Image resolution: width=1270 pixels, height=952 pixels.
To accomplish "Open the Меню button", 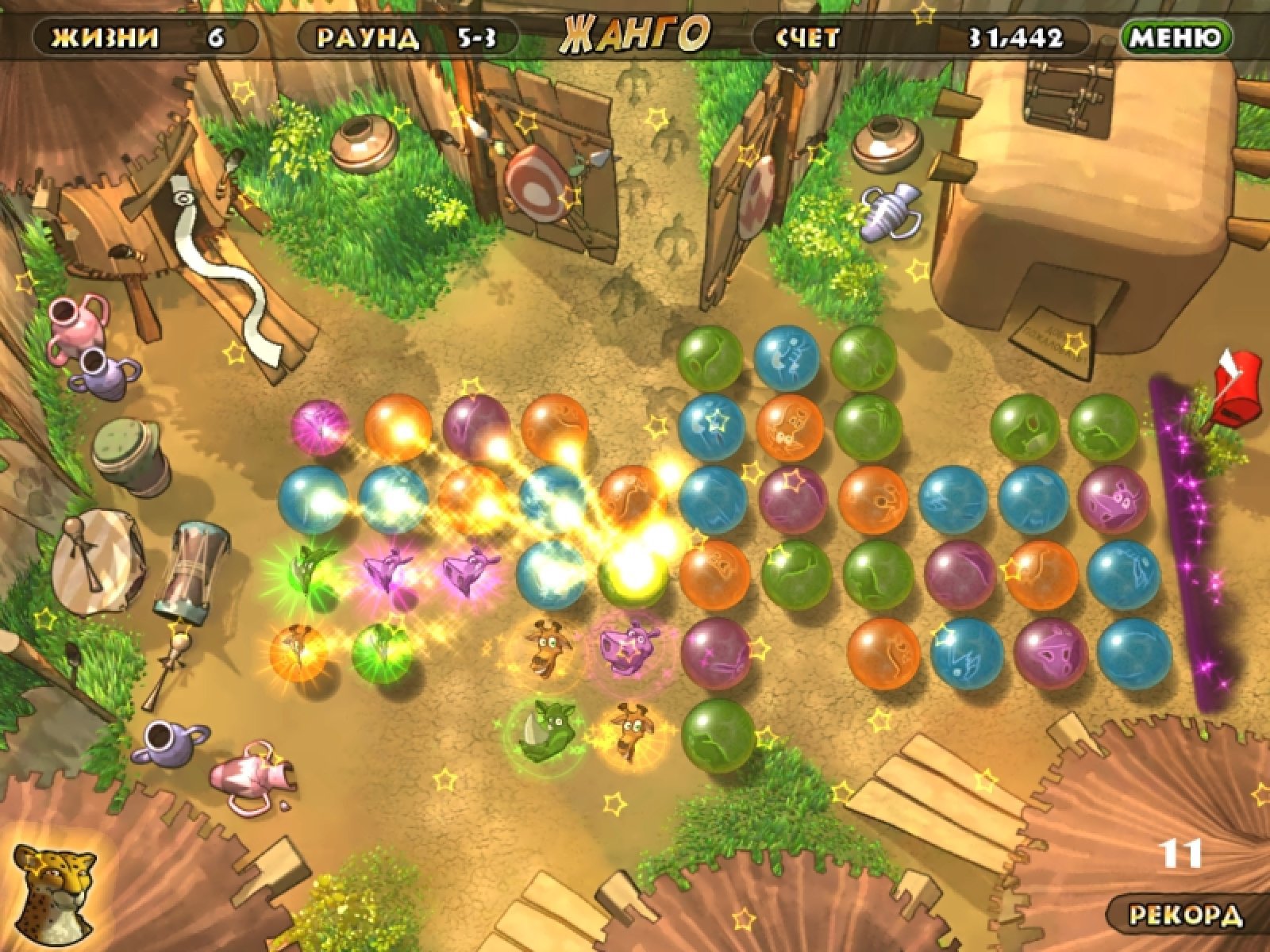I will coord(1176,37).
